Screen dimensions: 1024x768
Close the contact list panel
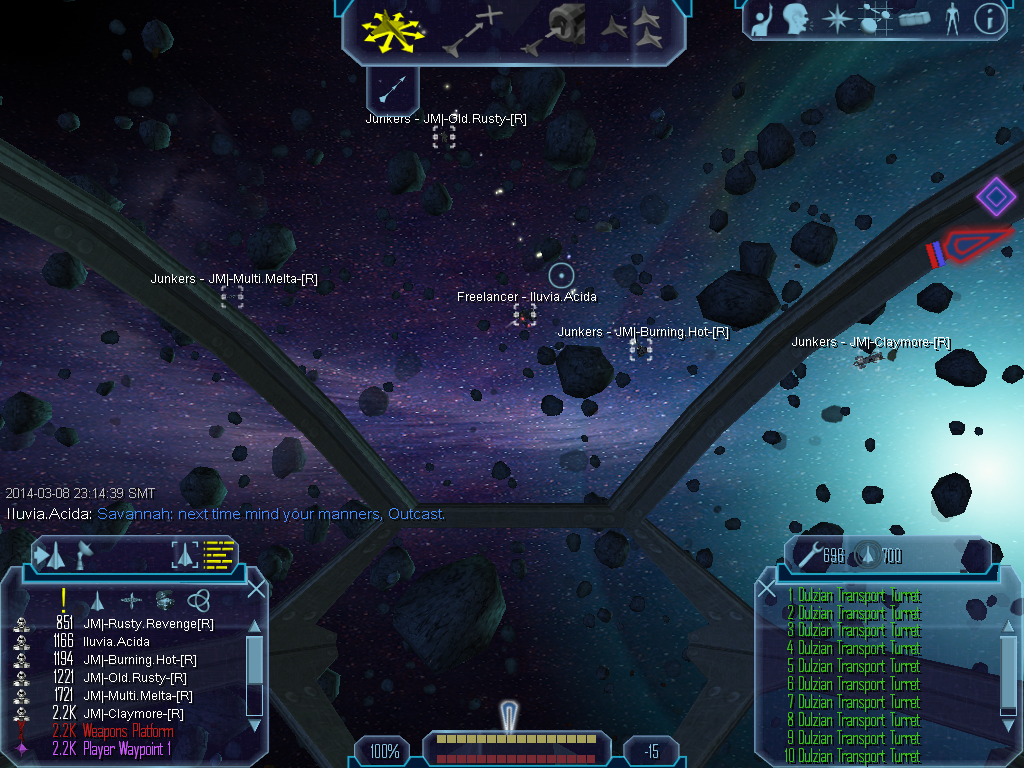click(256, 588)
